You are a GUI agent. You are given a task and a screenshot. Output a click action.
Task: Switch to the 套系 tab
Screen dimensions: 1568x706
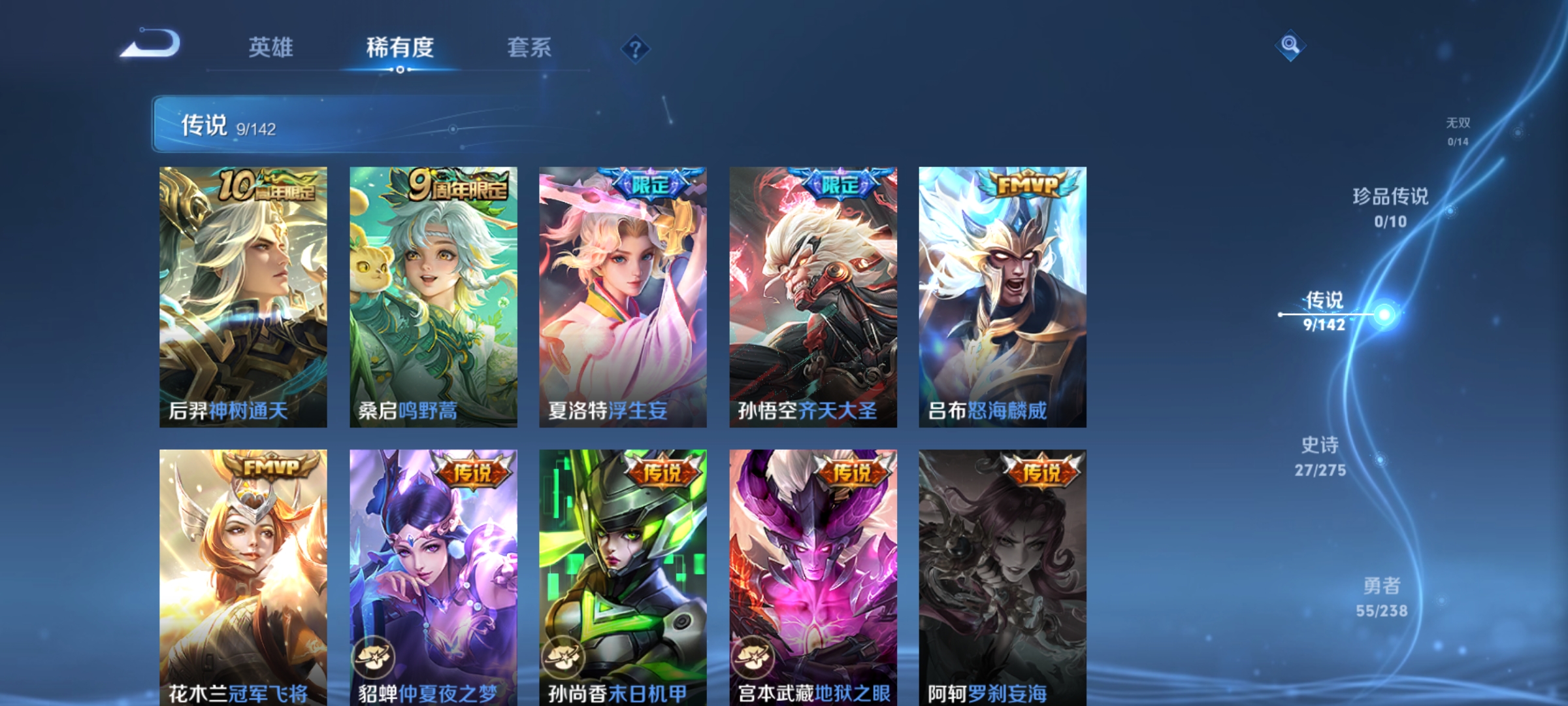click(531, 48)
